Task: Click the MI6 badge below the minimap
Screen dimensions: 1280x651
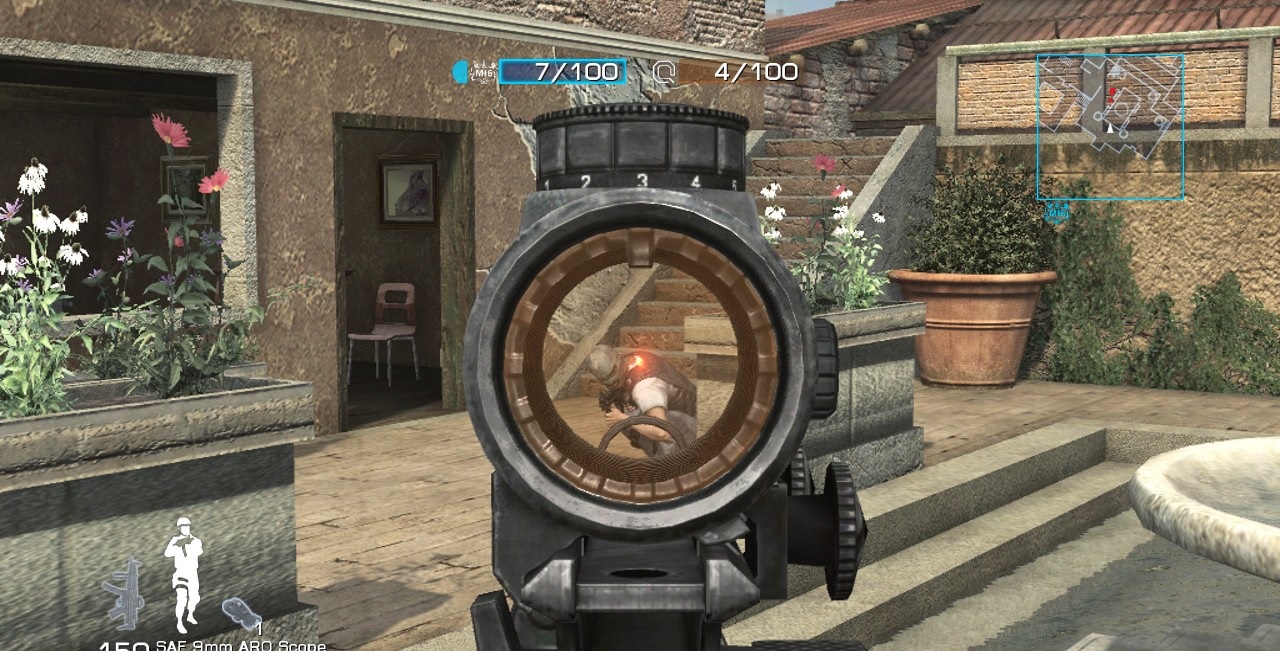Action: pyautogui.click(x=1056, y=212)
